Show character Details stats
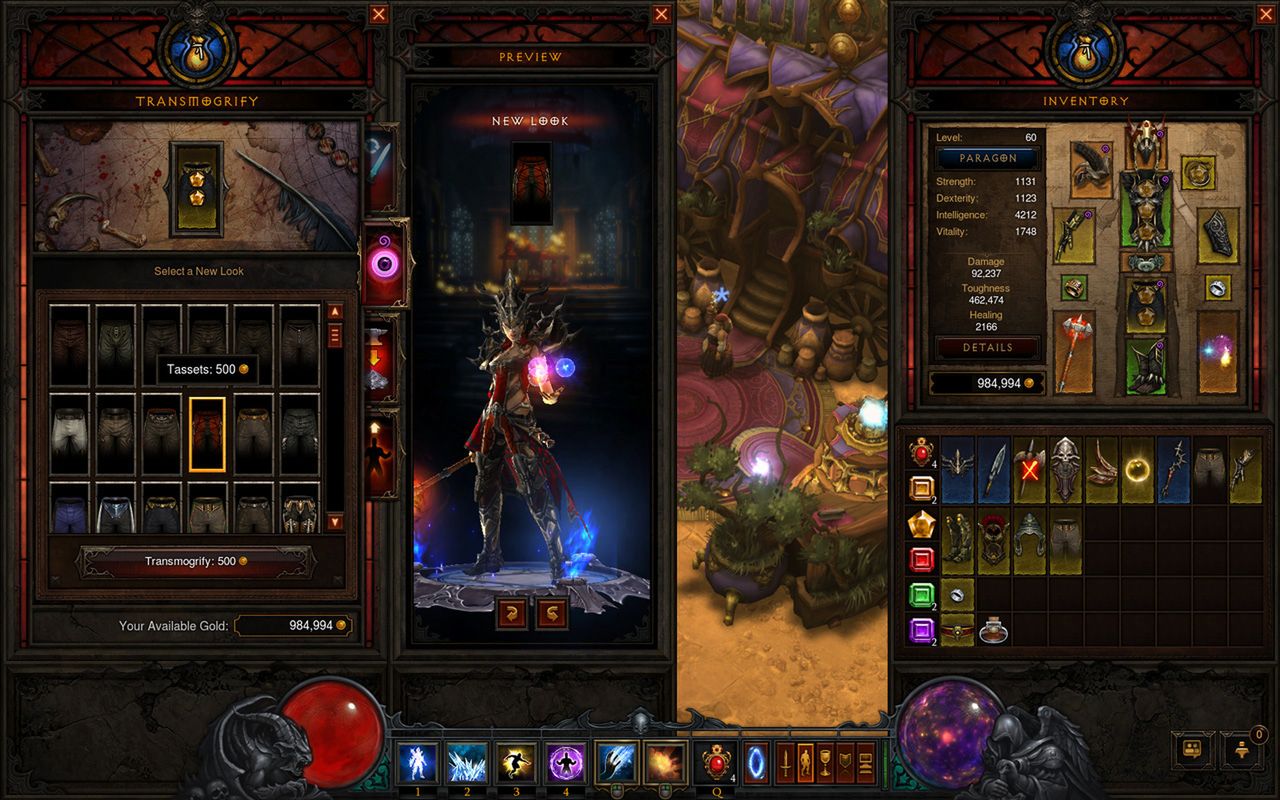1280x800 pixels. pyautogui.click(x=988, y=347)
